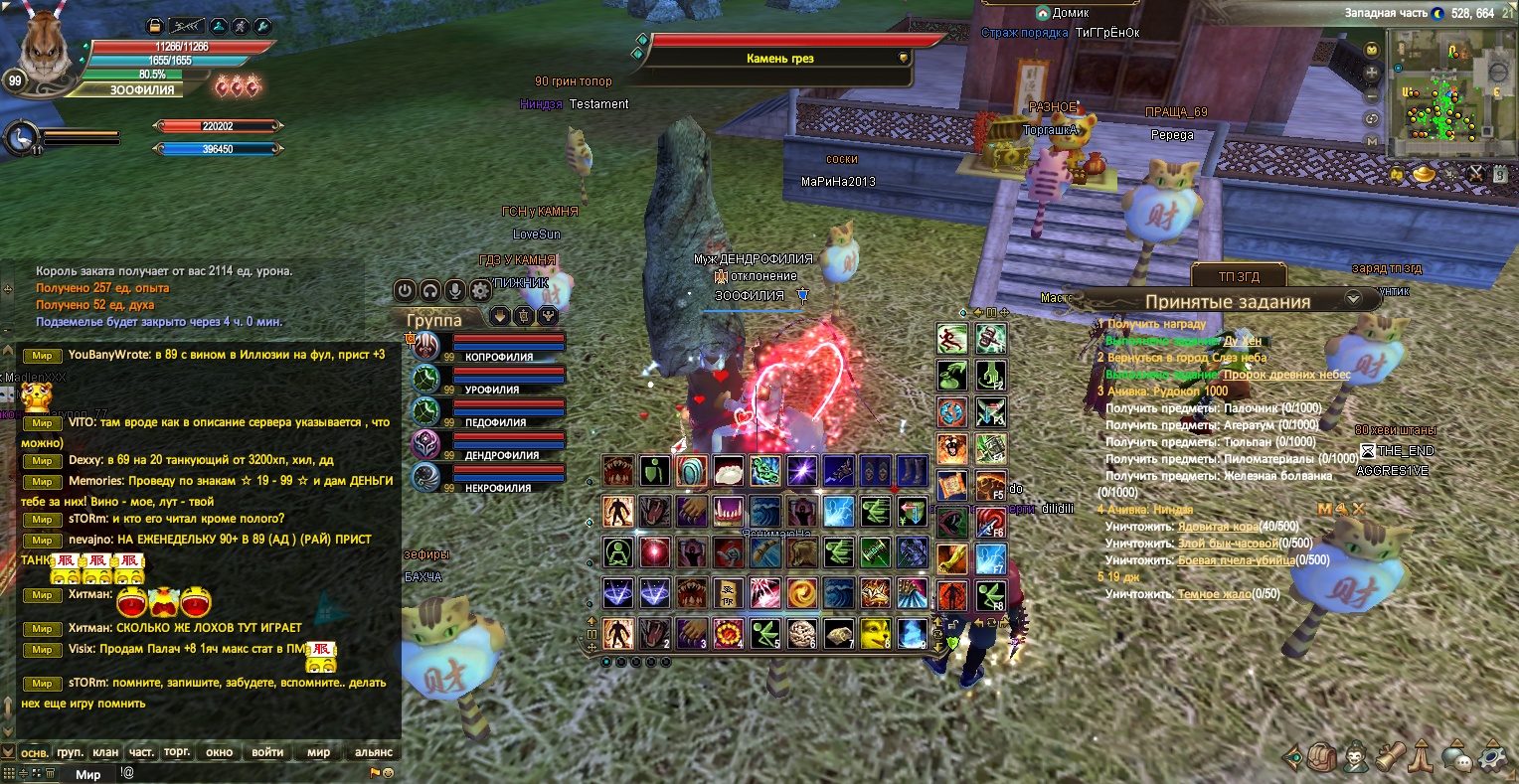The width and height of the screenshot is (1519, 784).
Task: Open the торг. chat tab
Action: pyautogui.click(x=177, y=752)
